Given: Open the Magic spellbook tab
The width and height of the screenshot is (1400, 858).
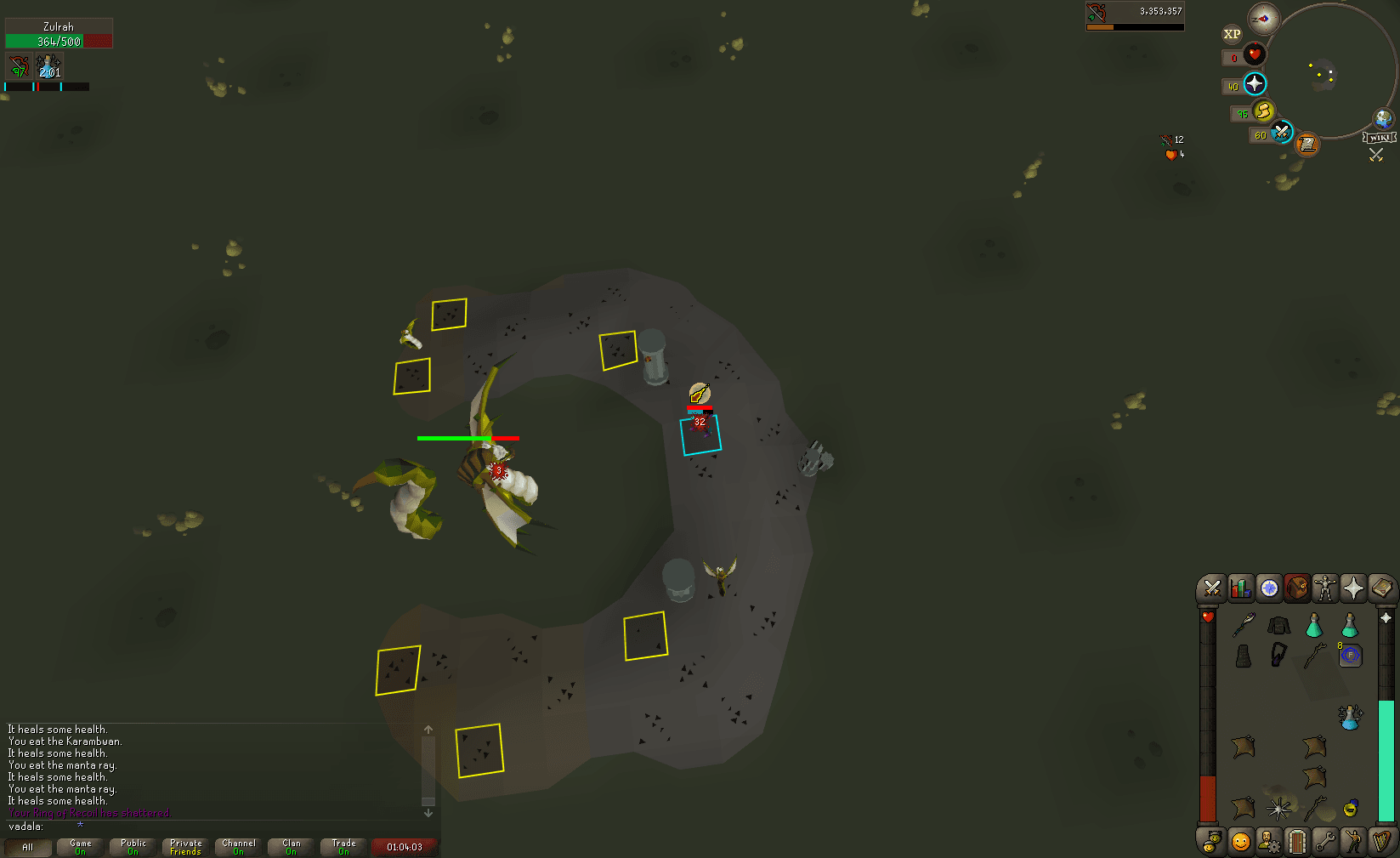Looking at the screenshot, I should (1382, 588).
